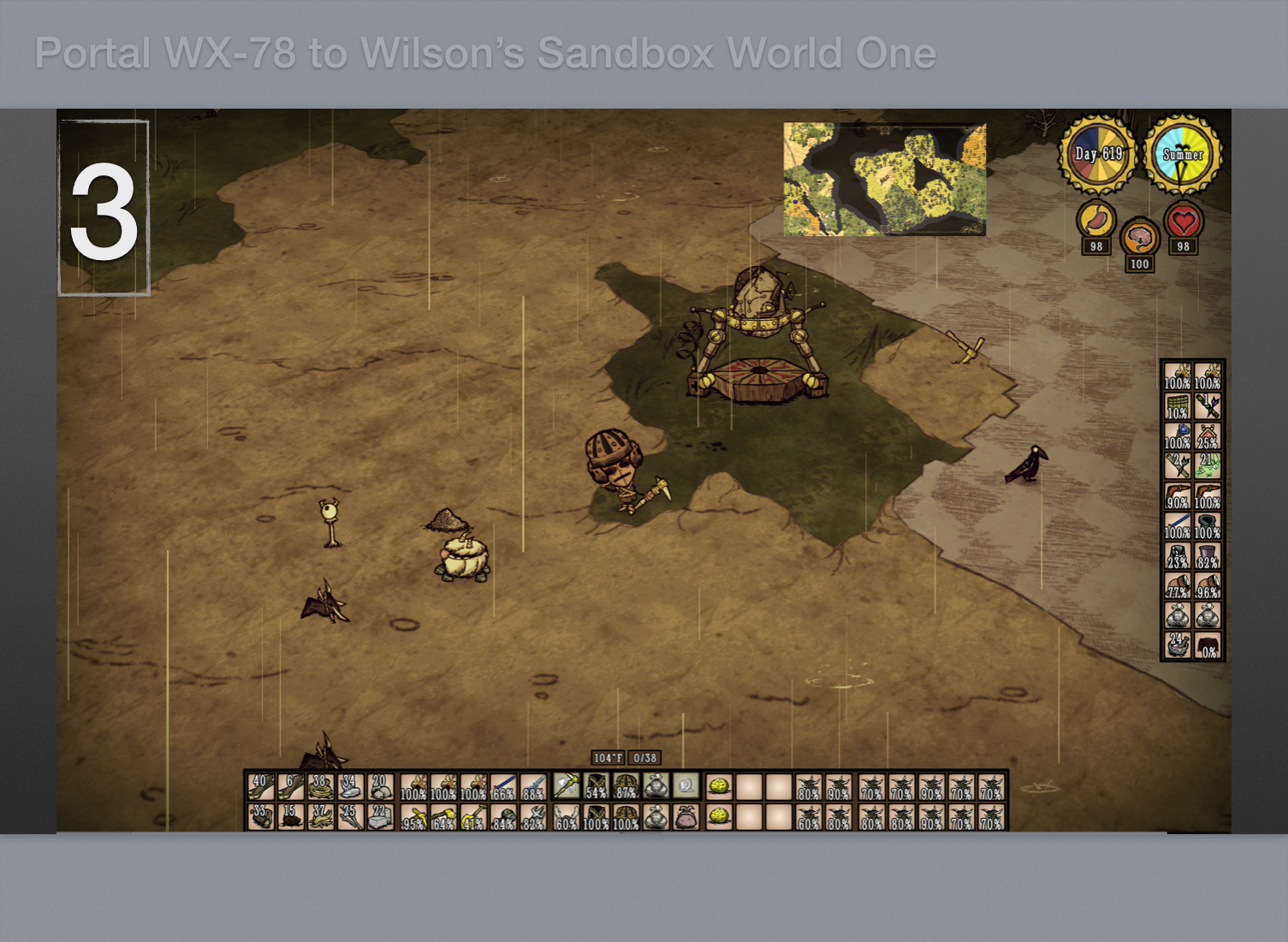Expand the minimap in the top right corner
Viewport: 1288px width, 942px height.
click(883, 178)
